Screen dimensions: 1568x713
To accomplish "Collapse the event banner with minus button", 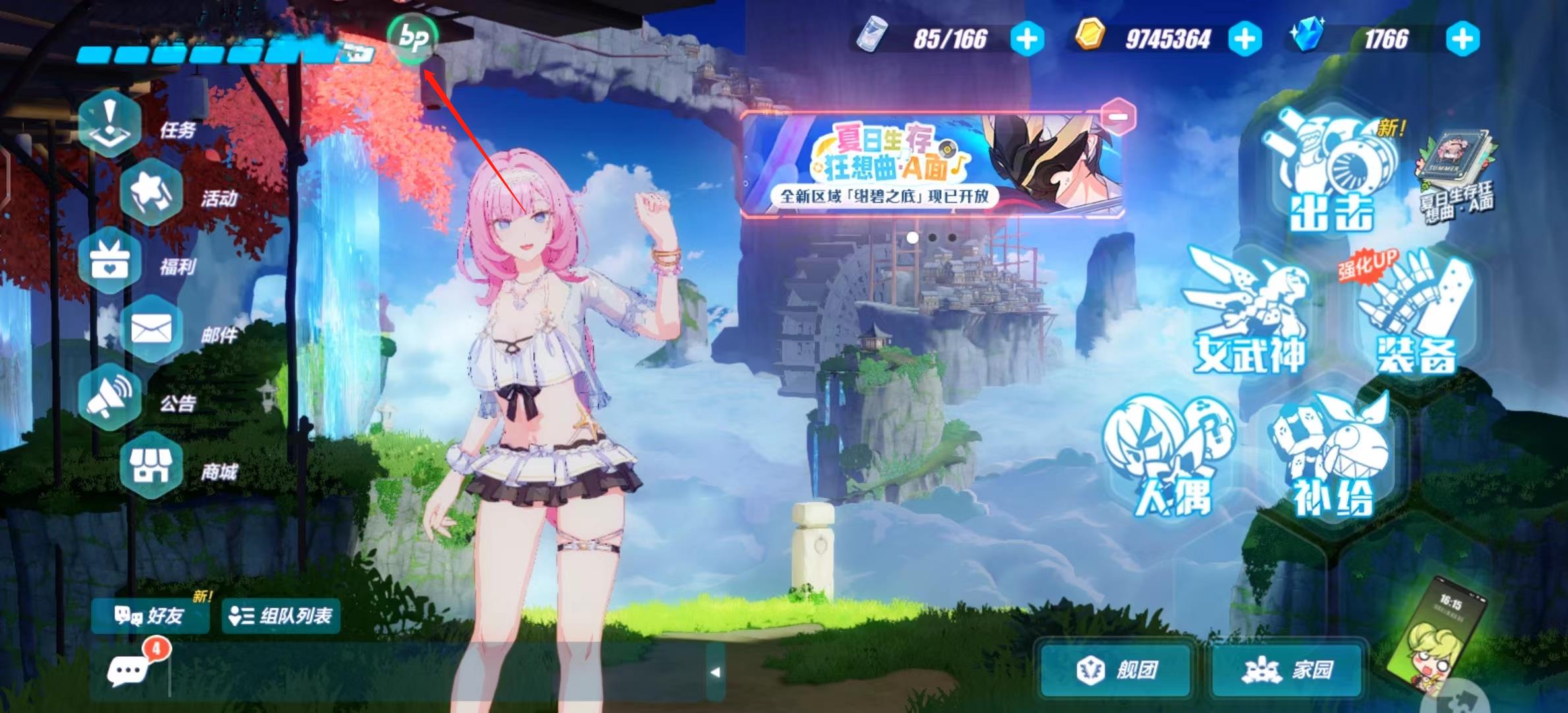I will click(x=1117, y=117).
